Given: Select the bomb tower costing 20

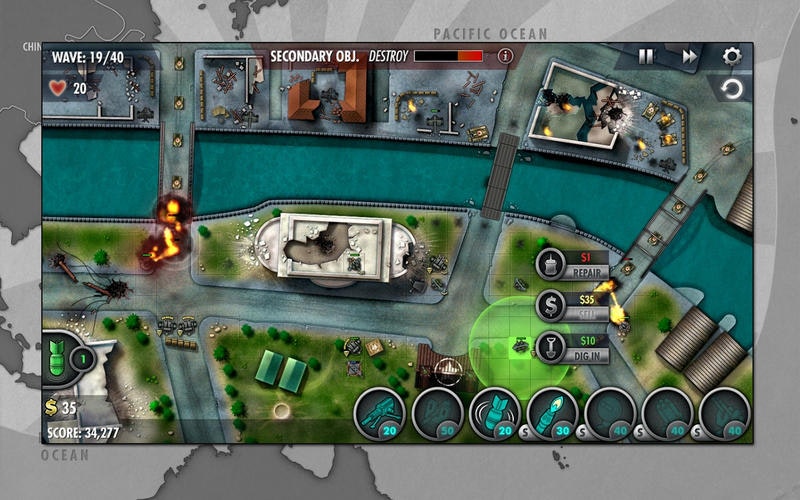Looking at the screenshot, I should pyautogui.click(x=496, y=413).
